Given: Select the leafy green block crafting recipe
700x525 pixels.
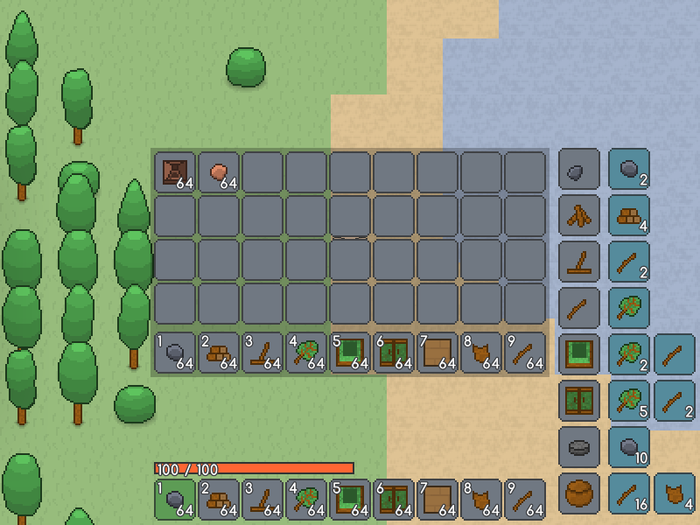Looking at the screenshot, I should point(579,354).
